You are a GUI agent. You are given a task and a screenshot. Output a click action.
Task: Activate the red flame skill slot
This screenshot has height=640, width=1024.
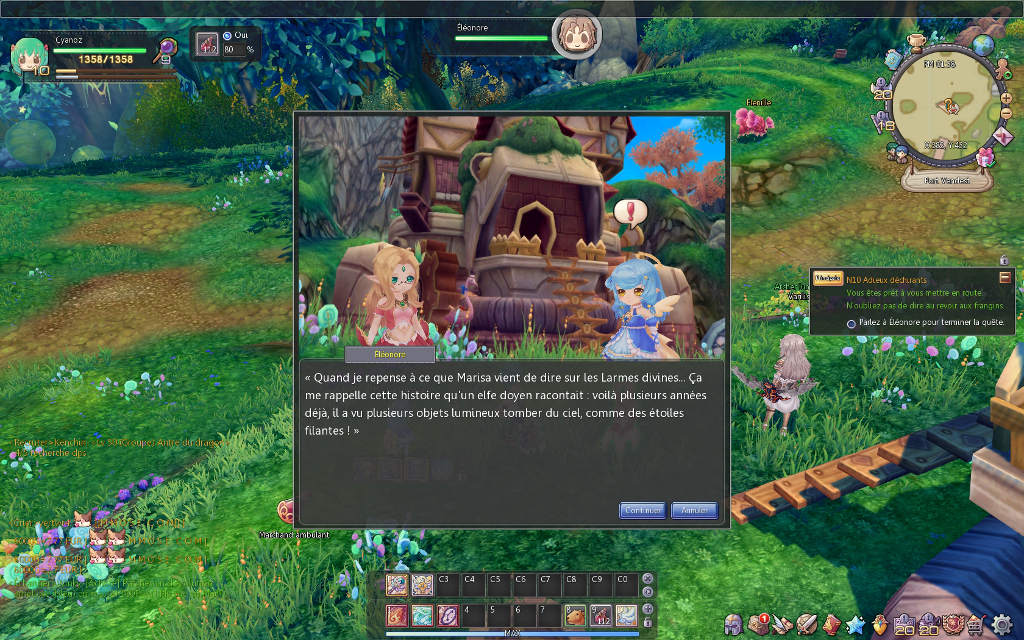398,615
